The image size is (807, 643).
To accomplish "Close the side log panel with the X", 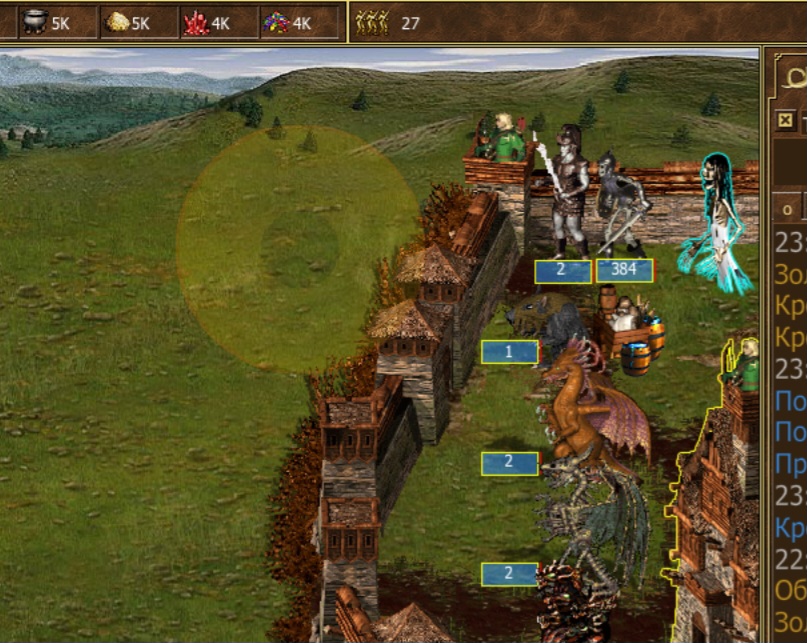I will 787,120.
